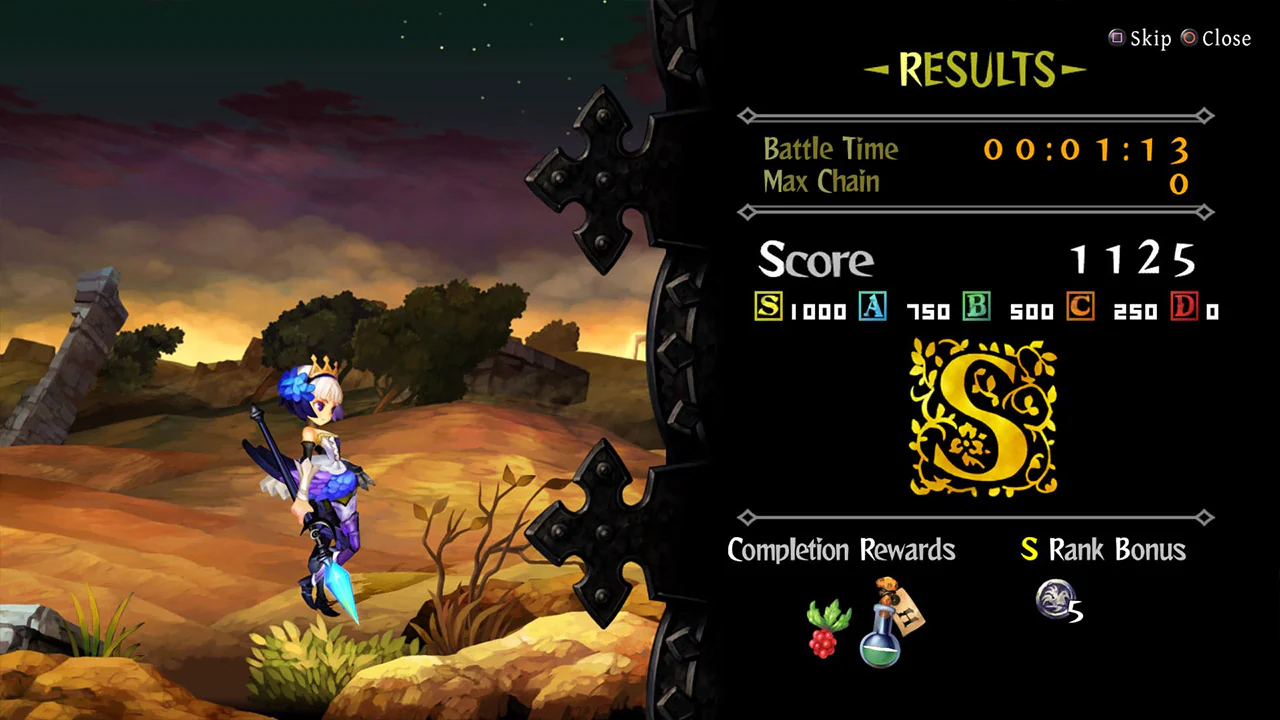The image size is (1280, 720).
Task: Click the Close label text
Action: click(x=1225, y=38)
